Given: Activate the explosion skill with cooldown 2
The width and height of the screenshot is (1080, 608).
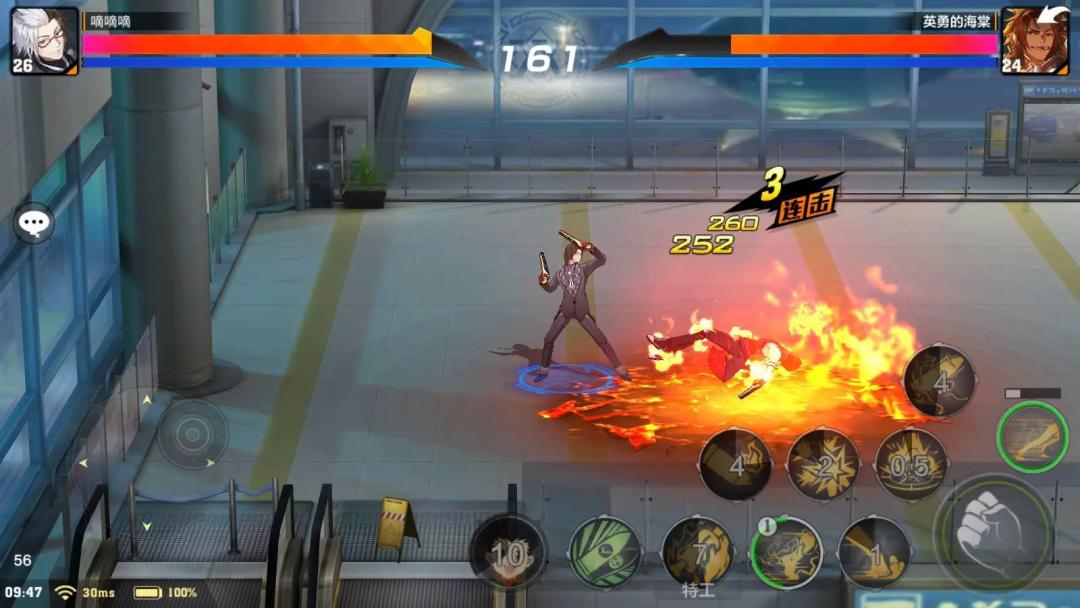Looking at the screenshot, I should 823,464.
